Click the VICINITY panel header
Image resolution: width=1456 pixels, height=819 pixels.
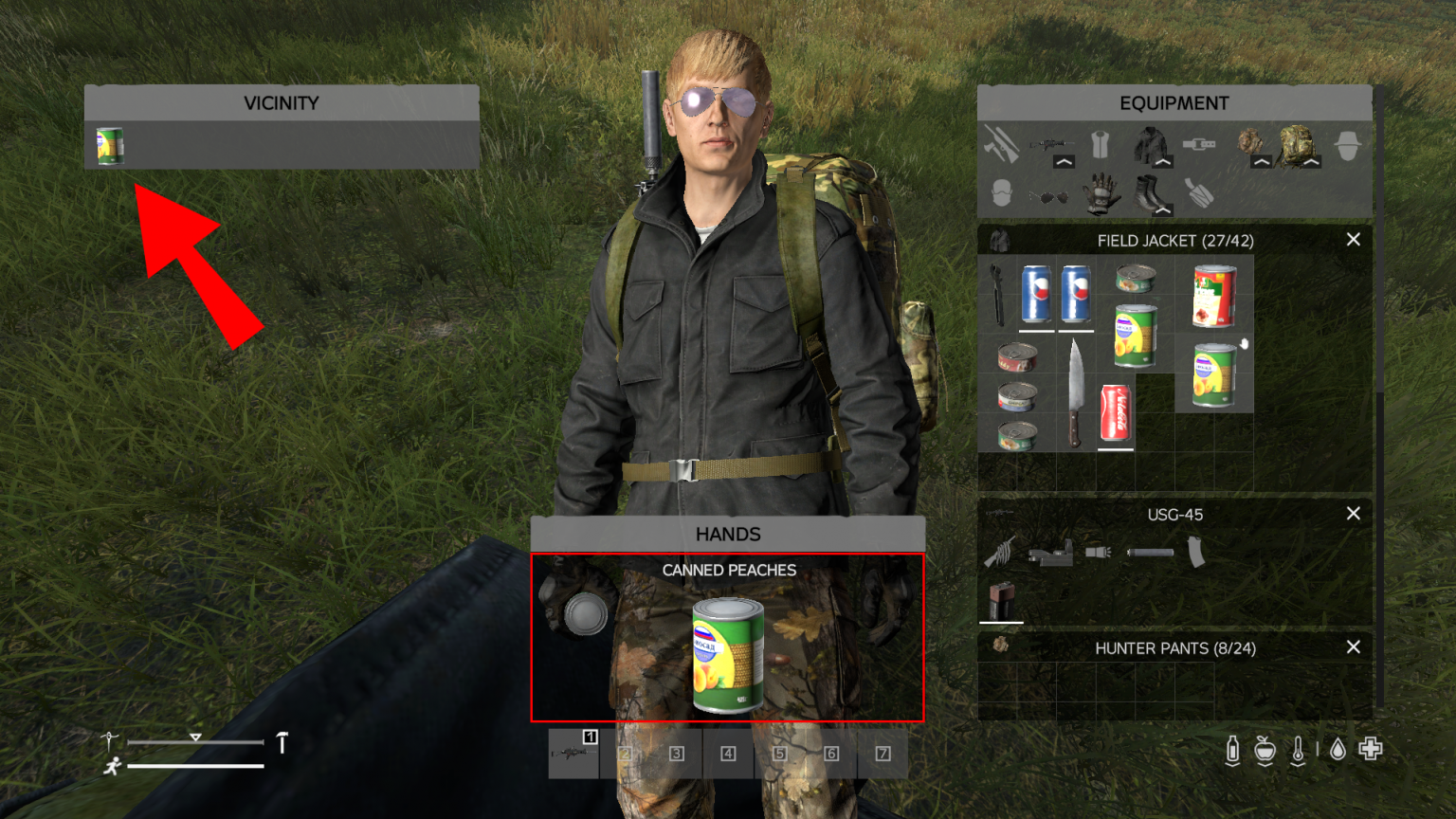(282, 102)
